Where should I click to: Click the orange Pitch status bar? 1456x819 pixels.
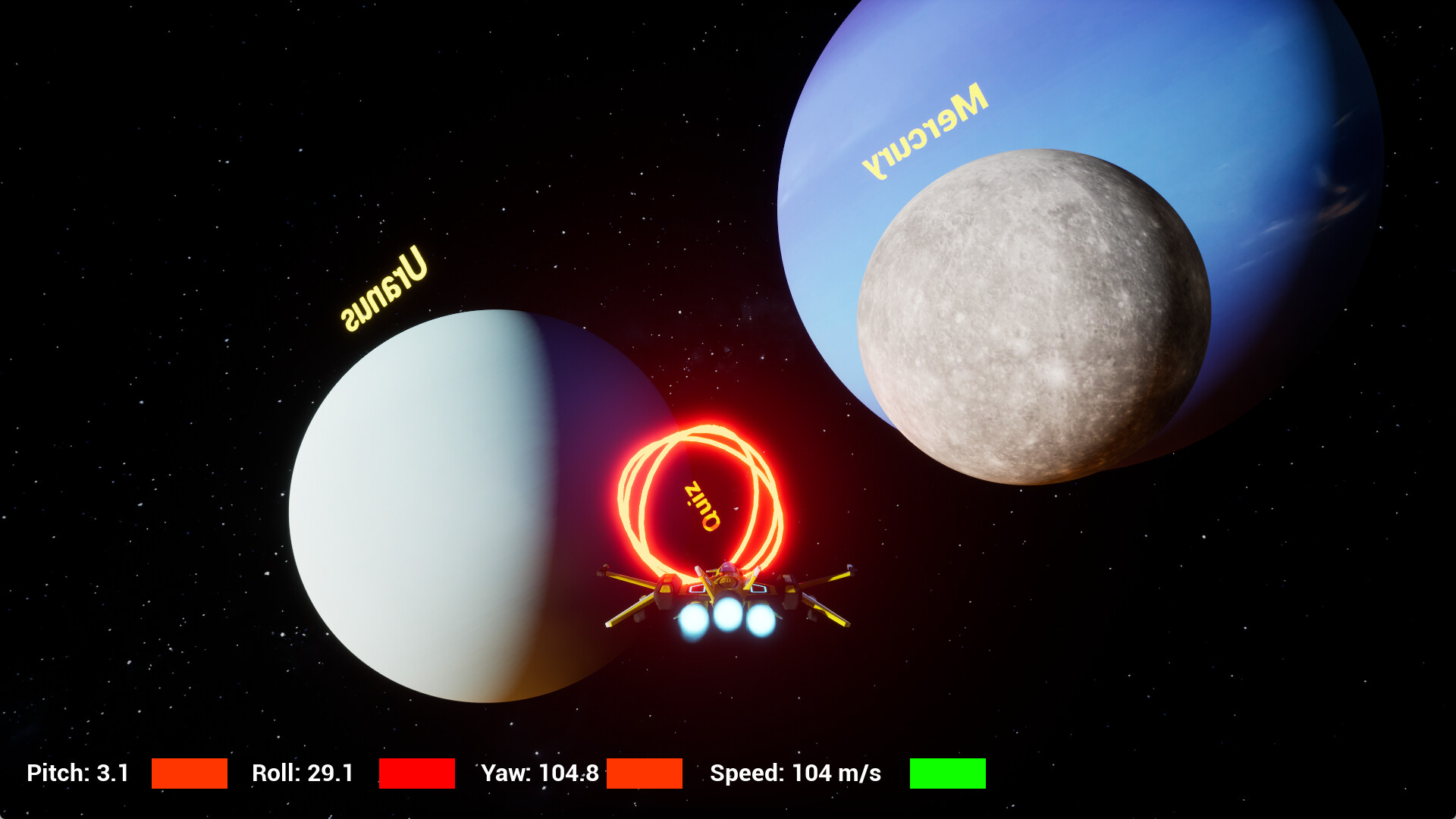189,774
